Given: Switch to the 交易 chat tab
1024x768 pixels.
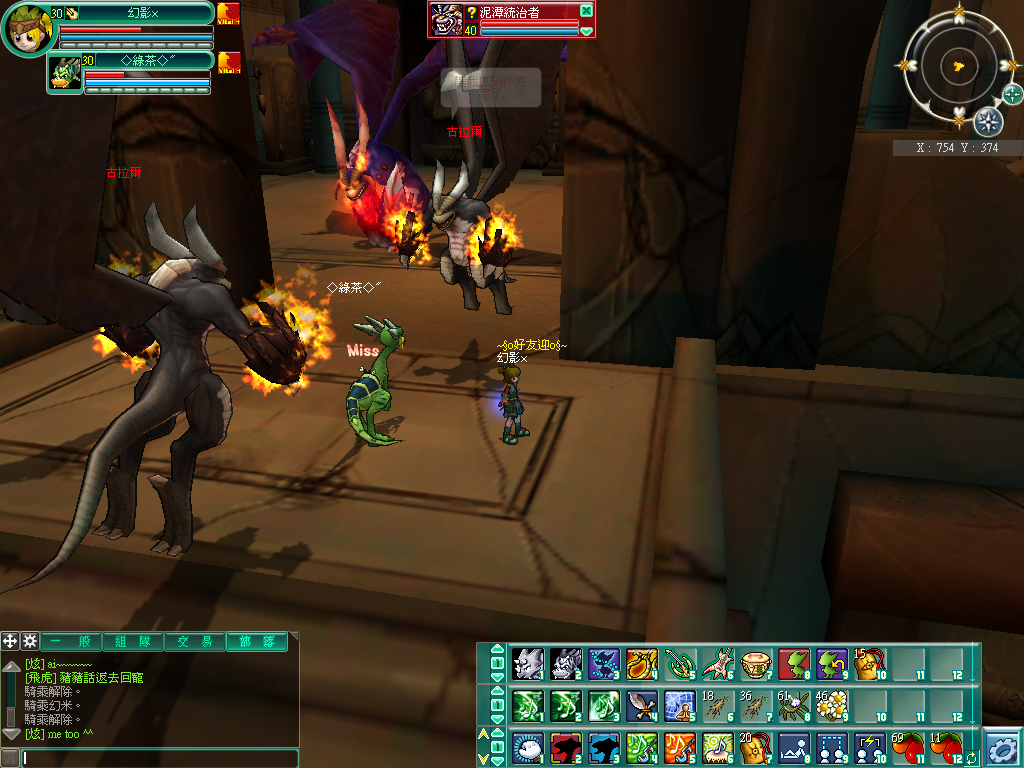Looking at the screenshot, I should pyautogui.click(x=194, y=642).
